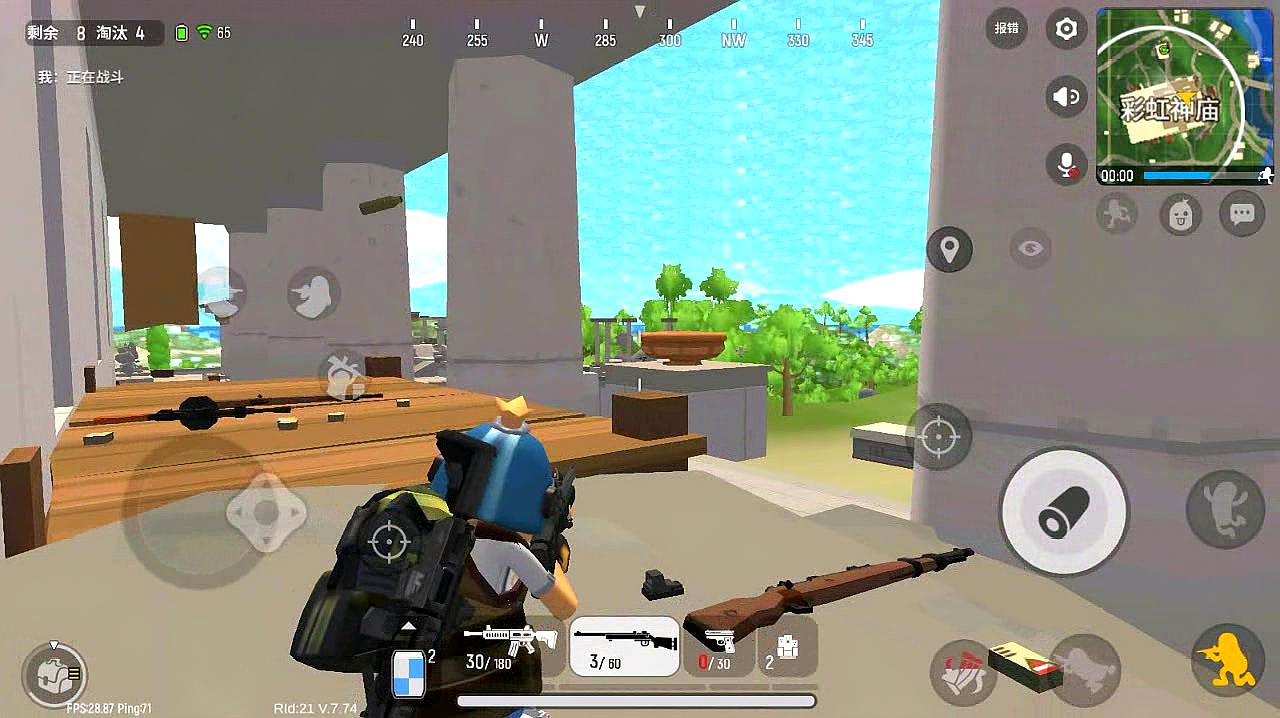The height and width of the screenshot is (718, 1280).
Task: Open the quick chat speech bubble
Action: [x=1242, y=213]
